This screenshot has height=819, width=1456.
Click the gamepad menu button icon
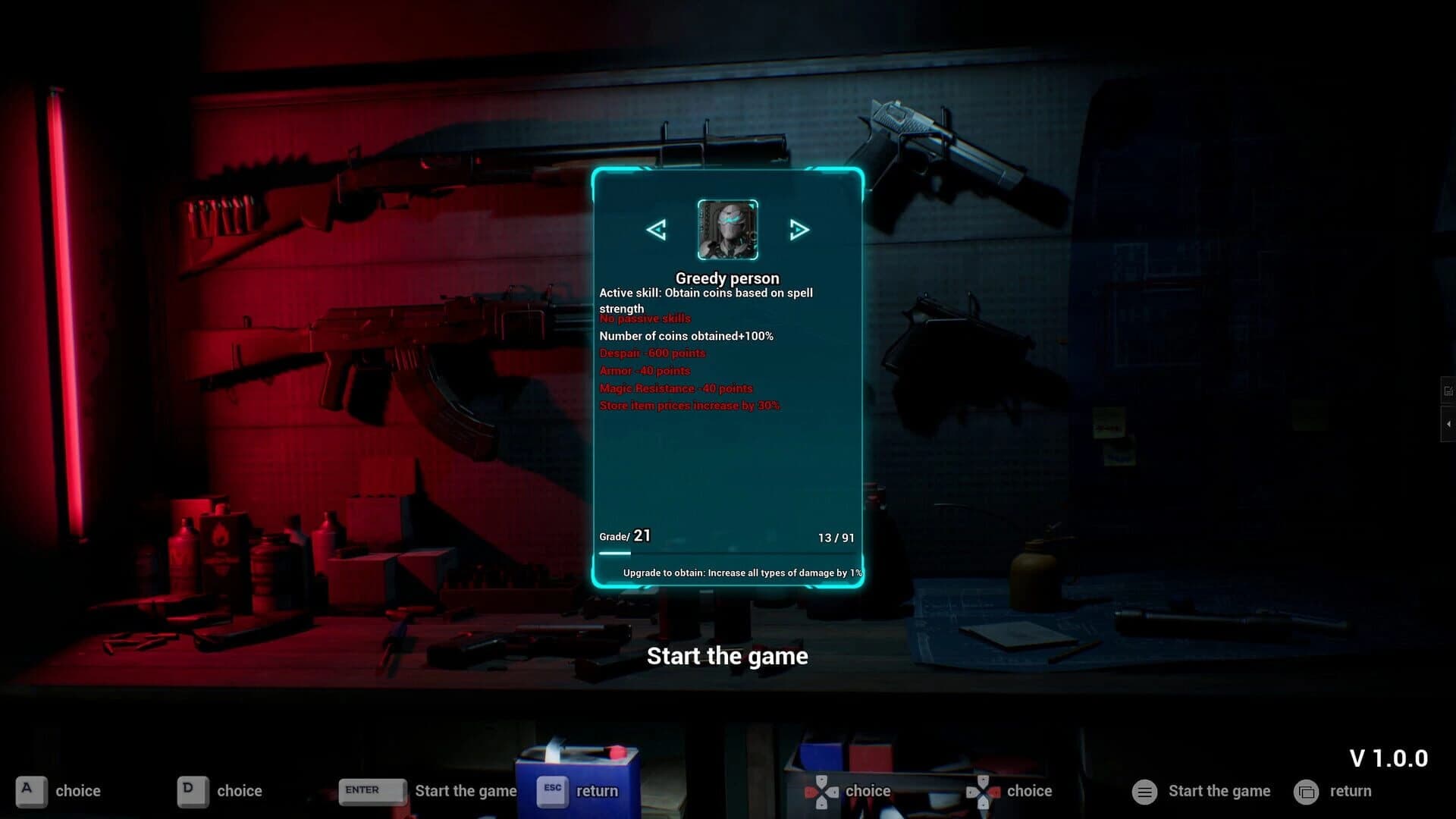point(1144,791)
